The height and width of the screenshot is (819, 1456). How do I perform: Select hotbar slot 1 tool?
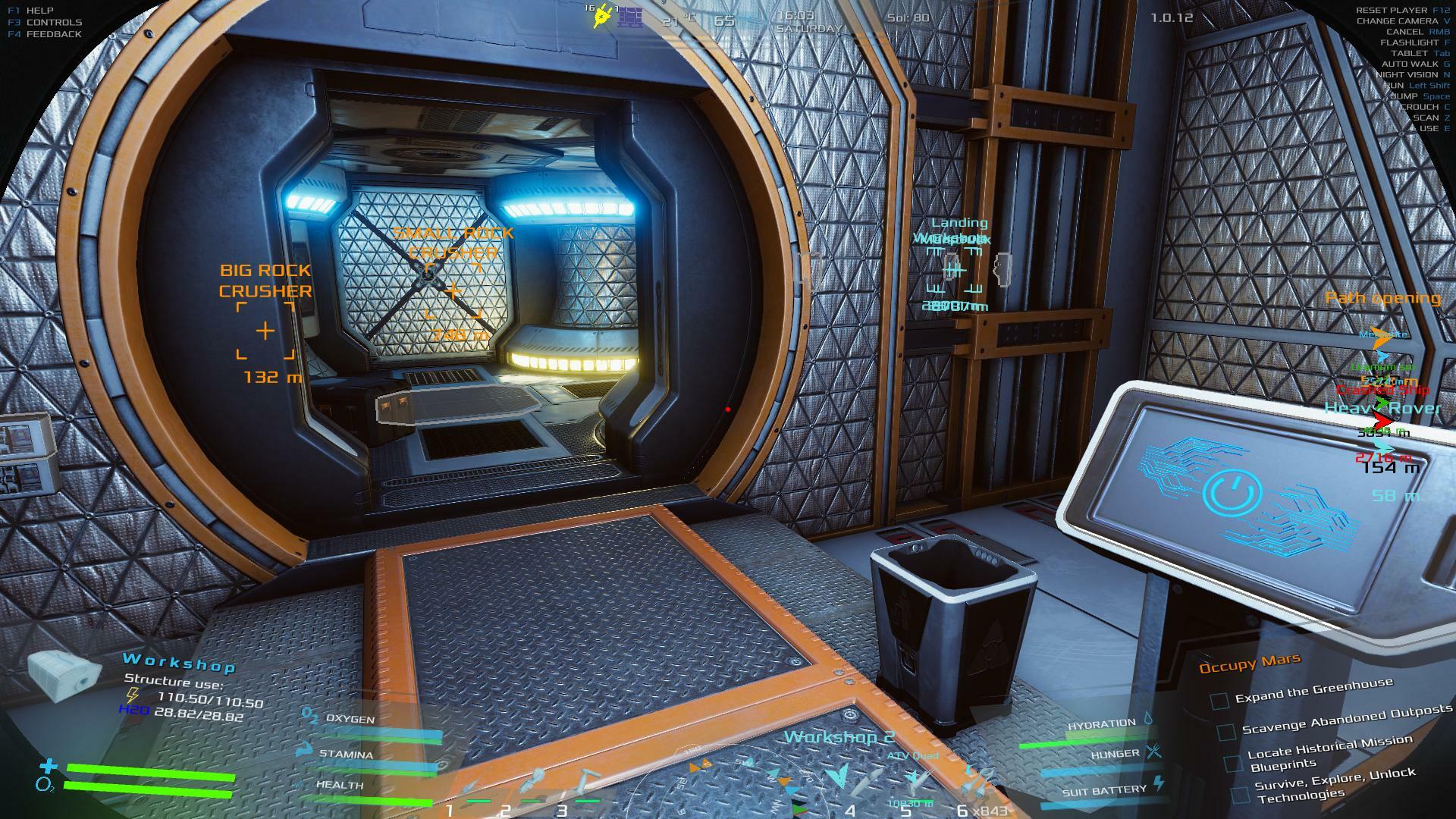point(470,787)
